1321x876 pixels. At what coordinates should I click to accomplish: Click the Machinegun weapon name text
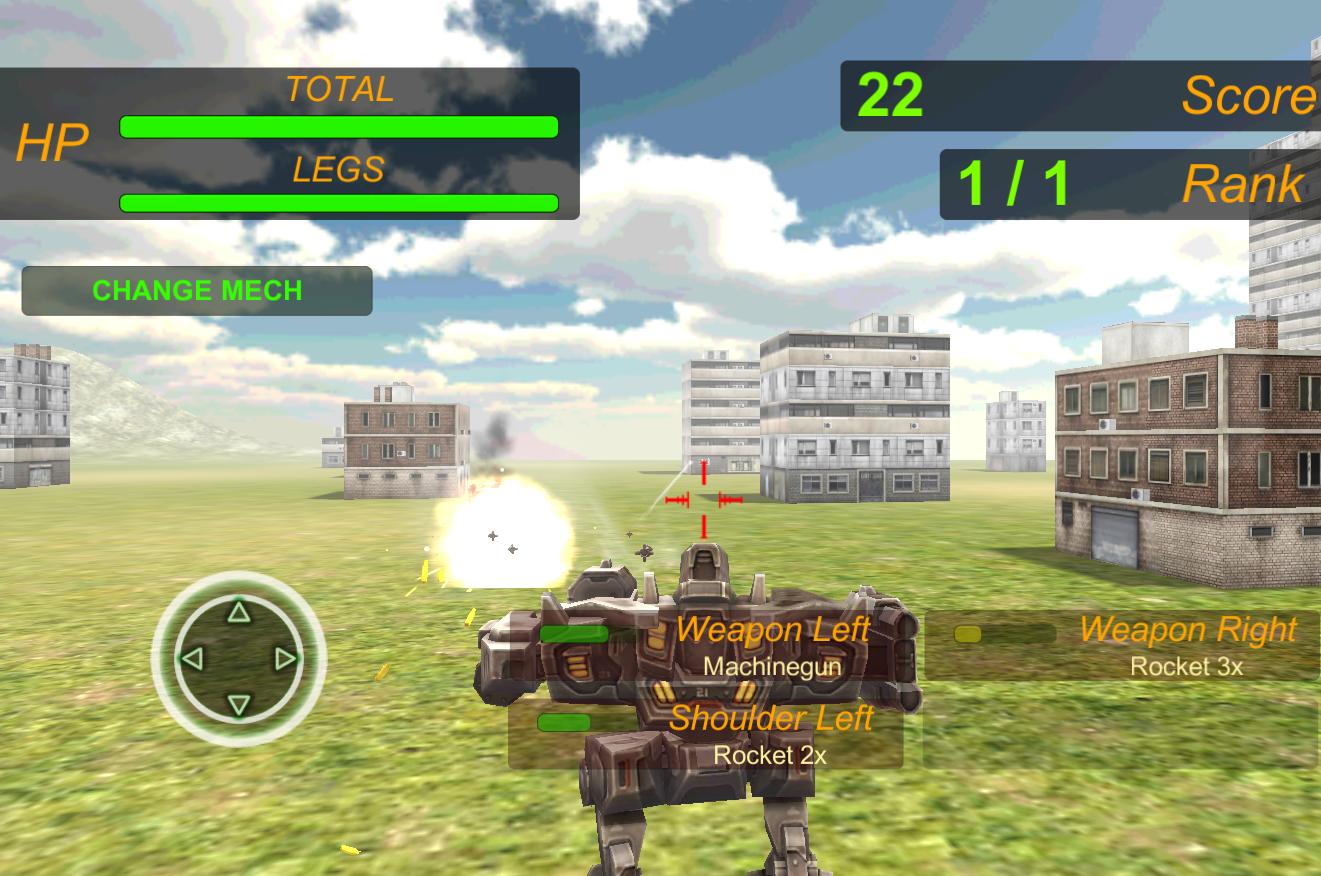click(x=773, y=666)
